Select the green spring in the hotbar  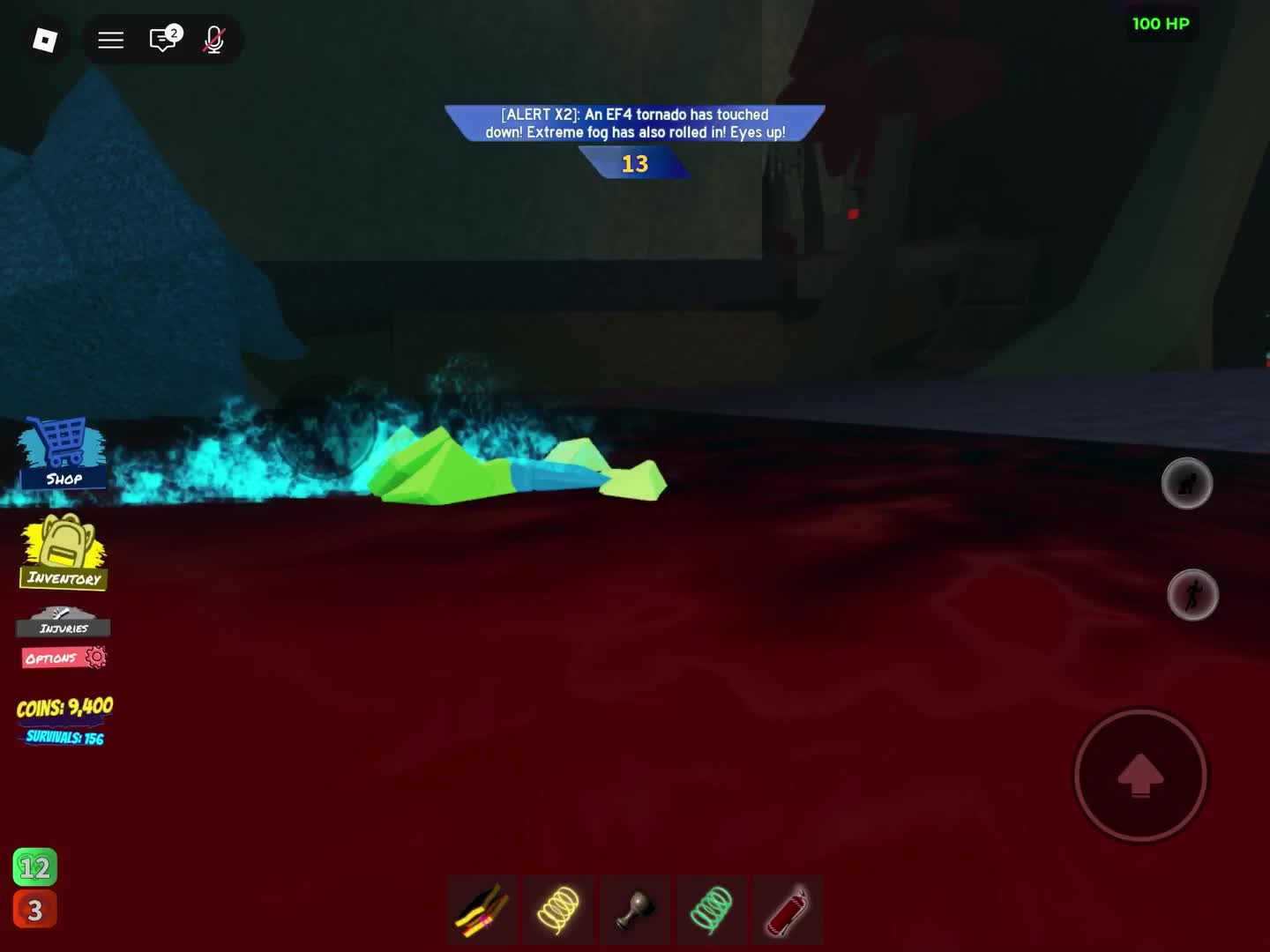tap(712, 908)
